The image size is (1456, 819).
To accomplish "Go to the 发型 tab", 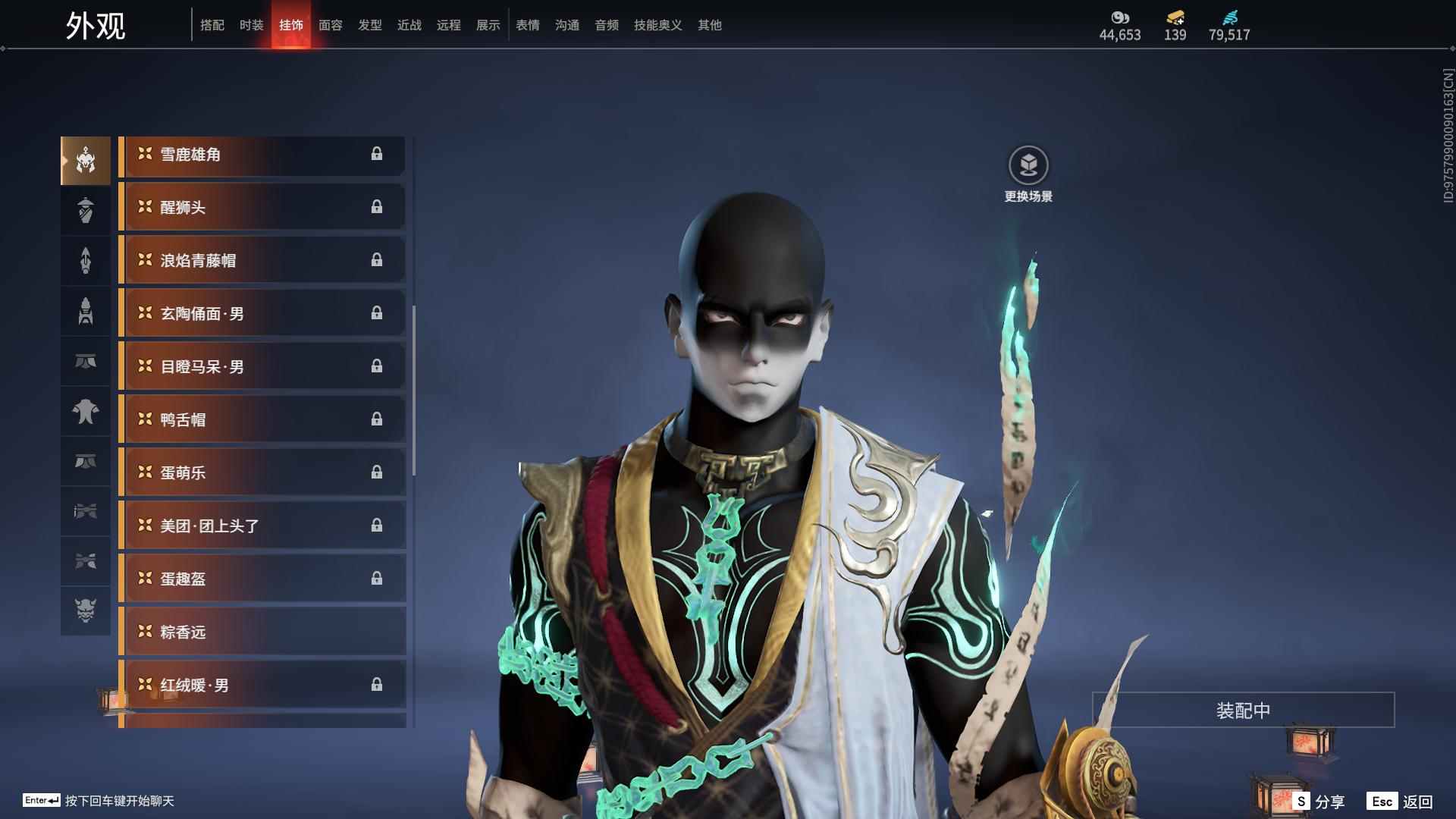I will click(369, 25).
